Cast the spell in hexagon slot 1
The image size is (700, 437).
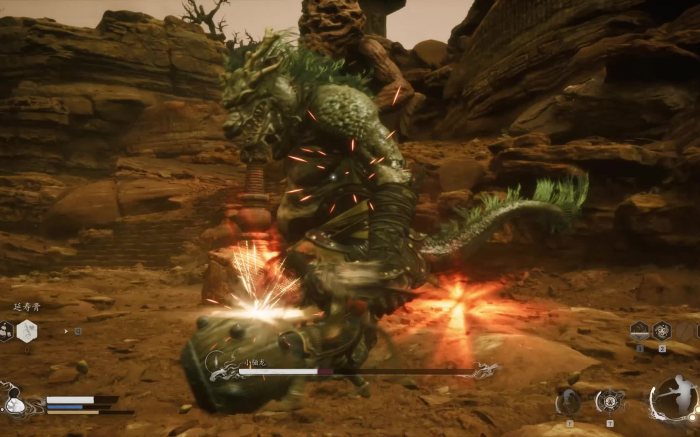pyautogui.click(x=640, y=331)
